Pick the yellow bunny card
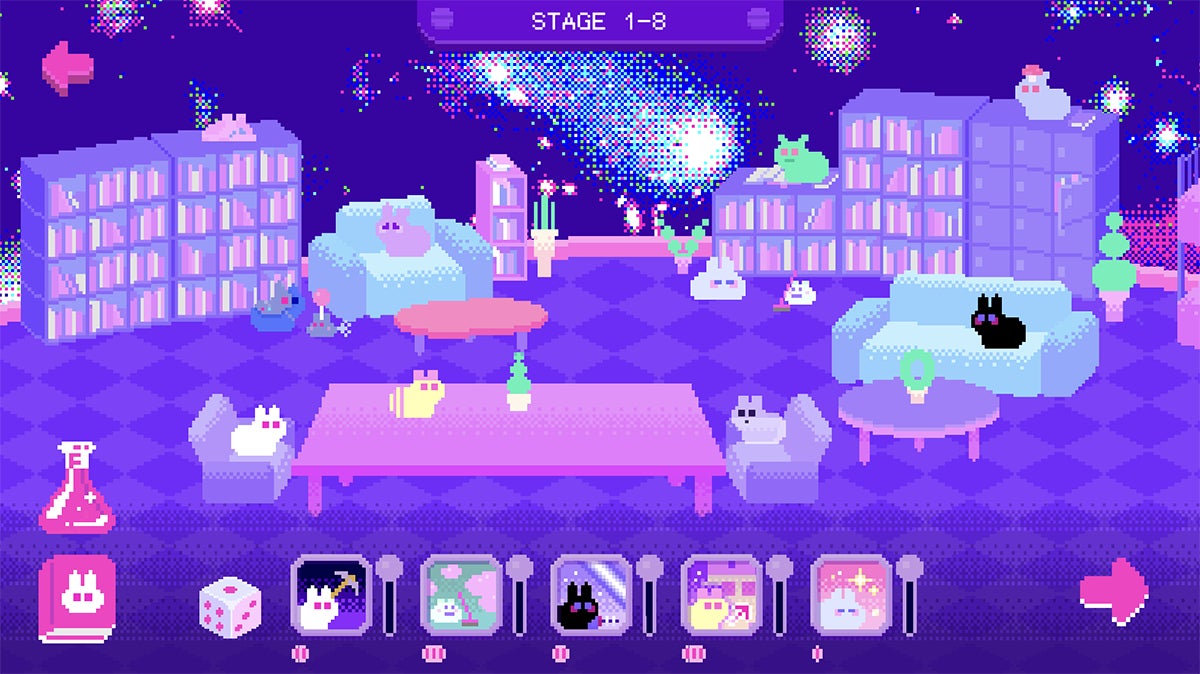This screenshot has width=1200, height=674. 721,594
